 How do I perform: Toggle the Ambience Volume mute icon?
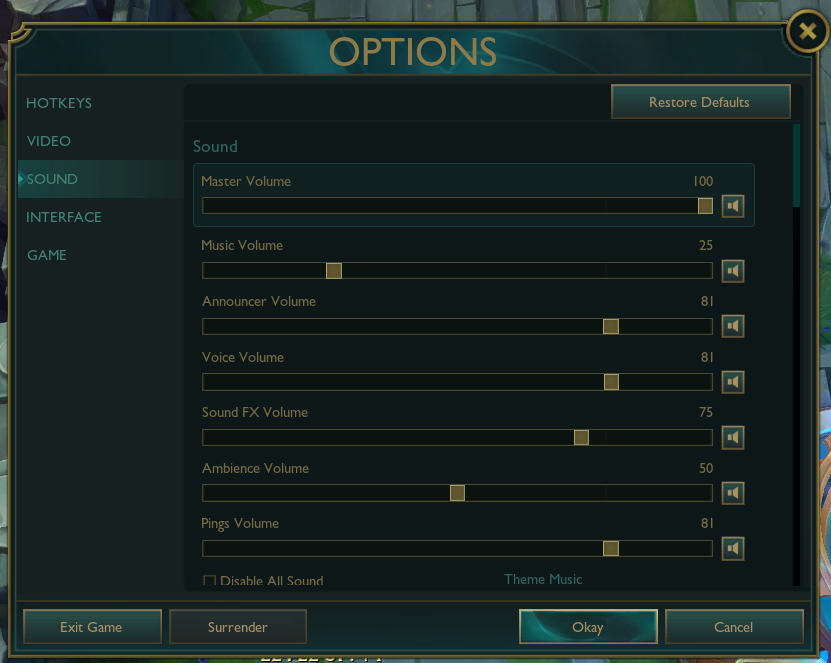coord(733,493)
